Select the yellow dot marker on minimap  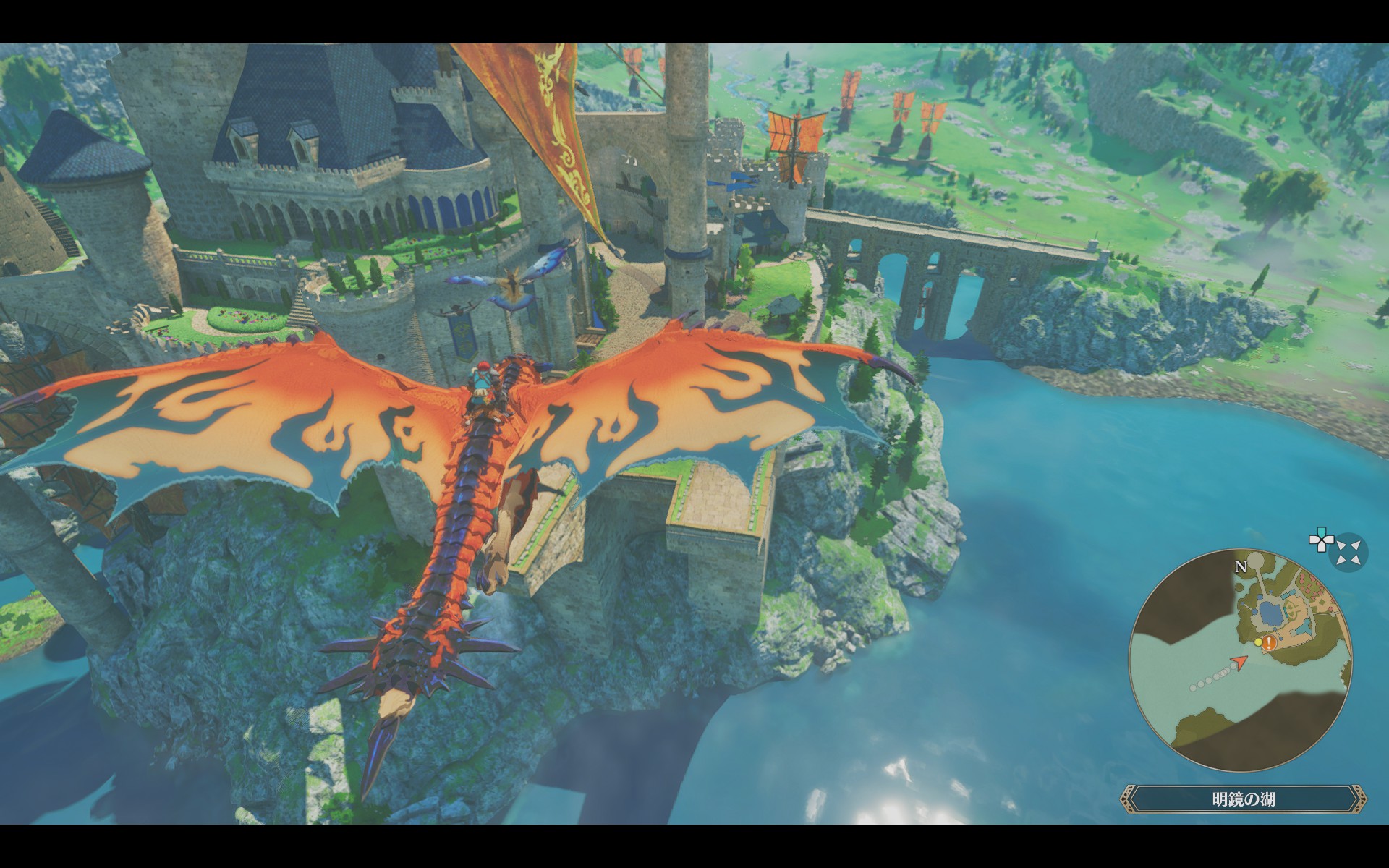tap(1258, 642)
